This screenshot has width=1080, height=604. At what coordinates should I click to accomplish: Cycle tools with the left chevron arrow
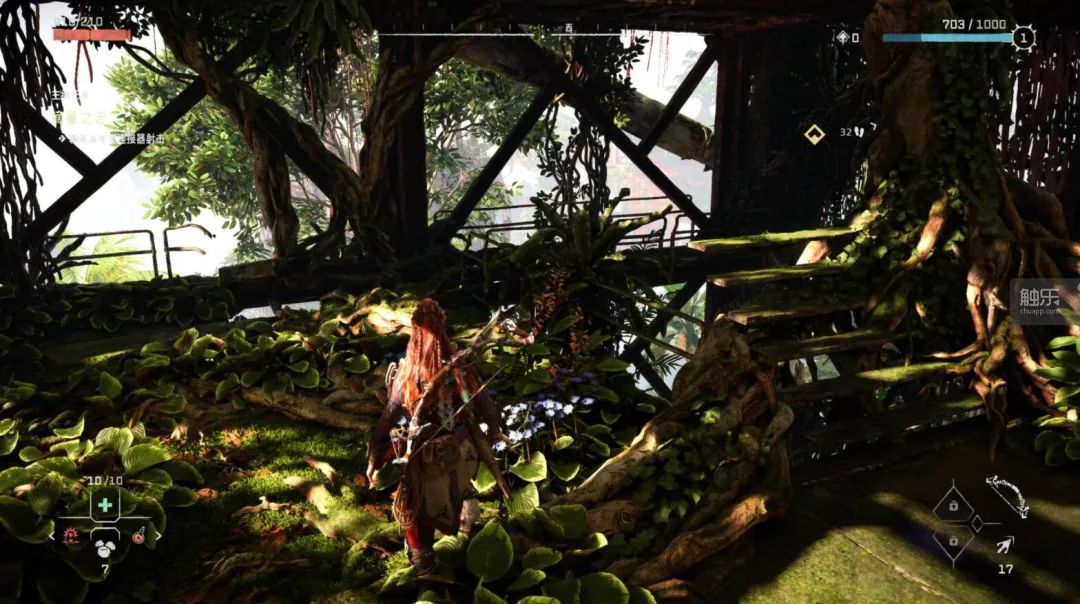tap(52, 537)
